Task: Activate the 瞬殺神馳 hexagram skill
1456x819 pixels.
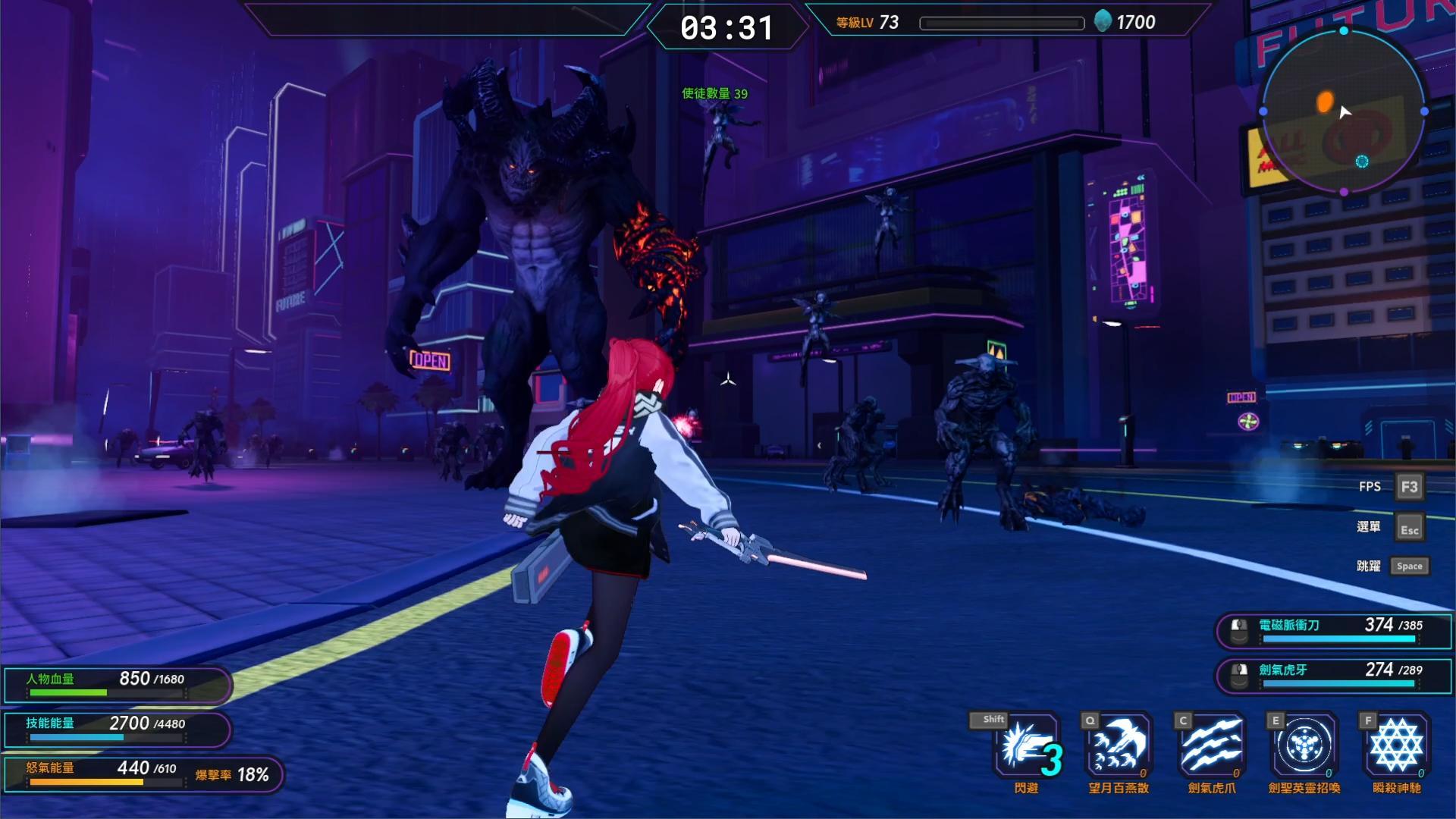Action: click(x=1397, y=746)
